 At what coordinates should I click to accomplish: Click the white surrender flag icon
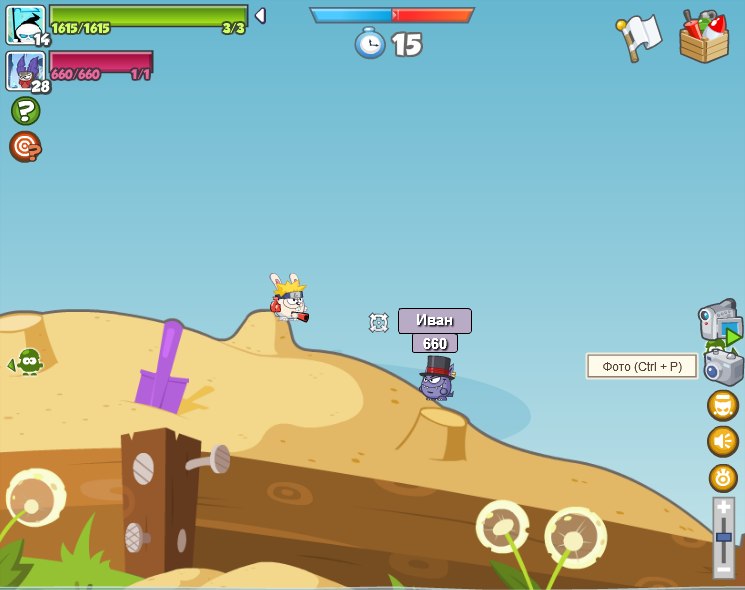pyautogui.click(x=639, y=37)
